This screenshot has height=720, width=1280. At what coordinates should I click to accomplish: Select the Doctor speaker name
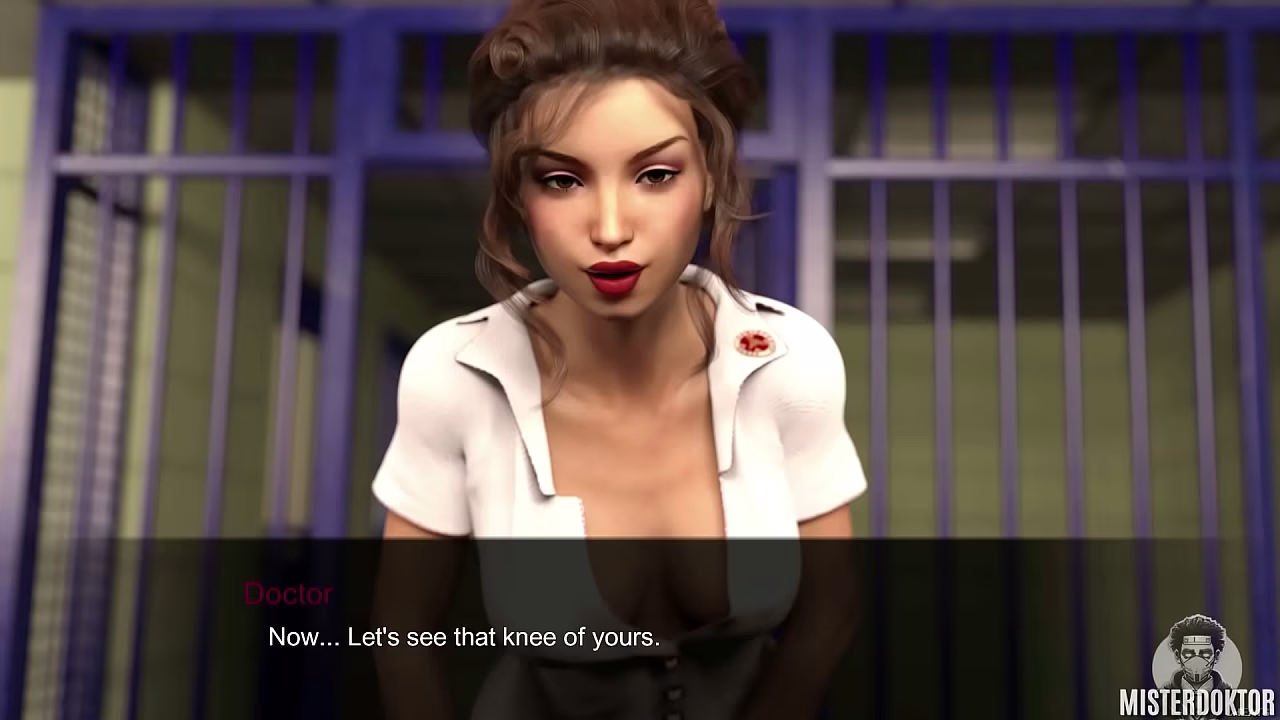tap(287, 594)
